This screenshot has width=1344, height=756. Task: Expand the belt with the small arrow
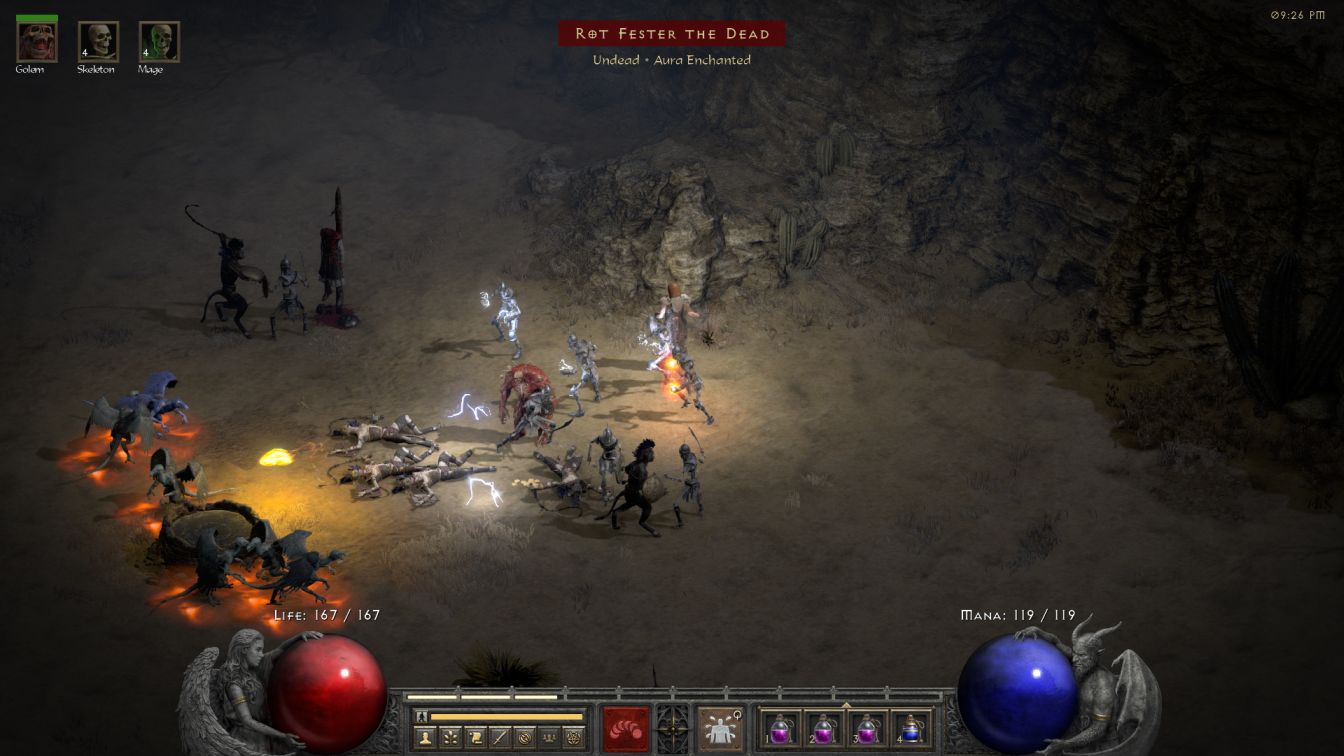point(846,704)
